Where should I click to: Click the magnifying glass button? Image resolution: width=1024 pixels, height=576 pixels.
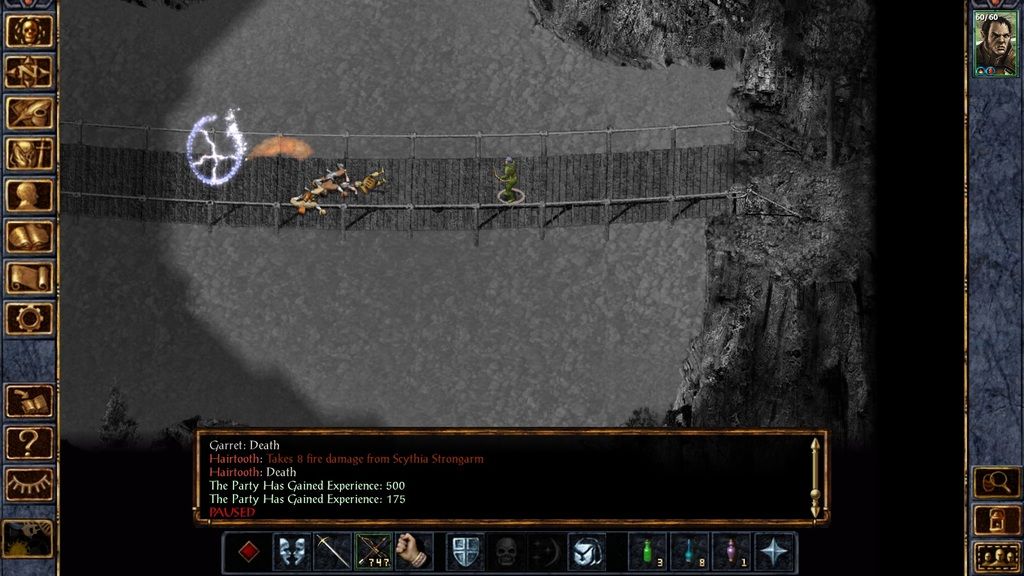(x=995, y=483)
